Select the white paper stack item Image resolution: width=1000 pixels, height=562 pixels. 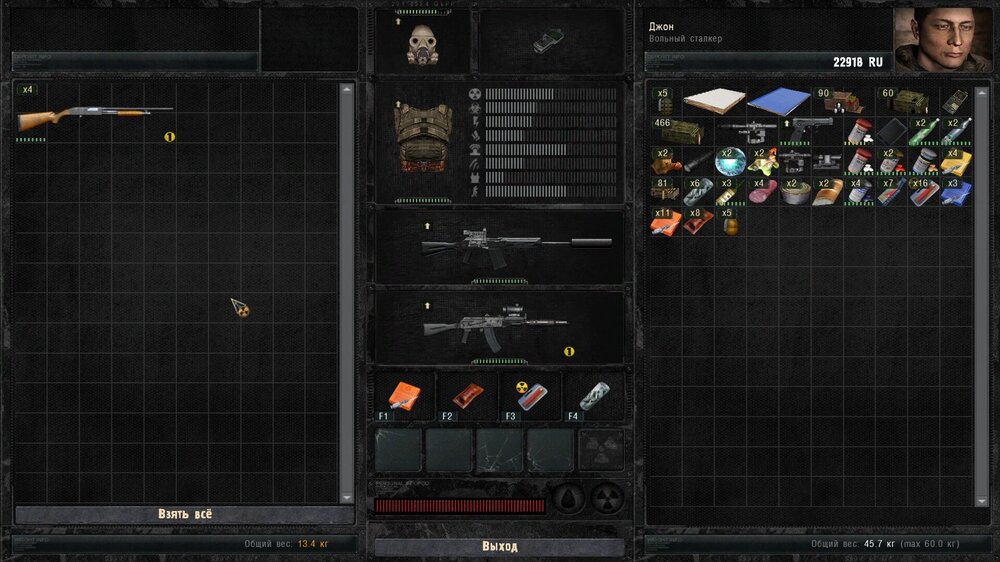714,101
